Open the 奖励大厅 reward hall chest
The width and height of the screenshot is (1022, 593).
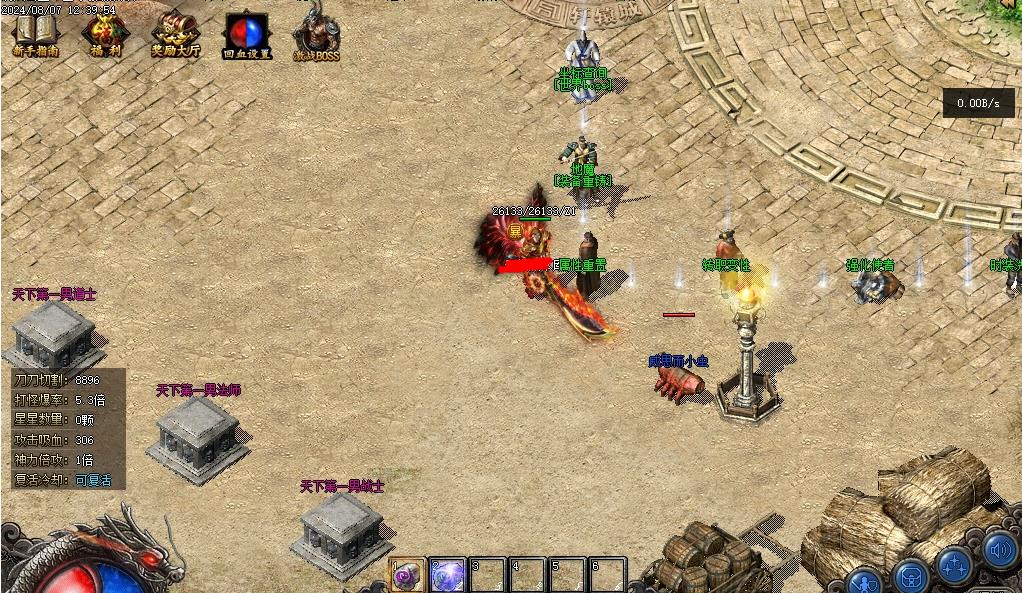point(175,35)
